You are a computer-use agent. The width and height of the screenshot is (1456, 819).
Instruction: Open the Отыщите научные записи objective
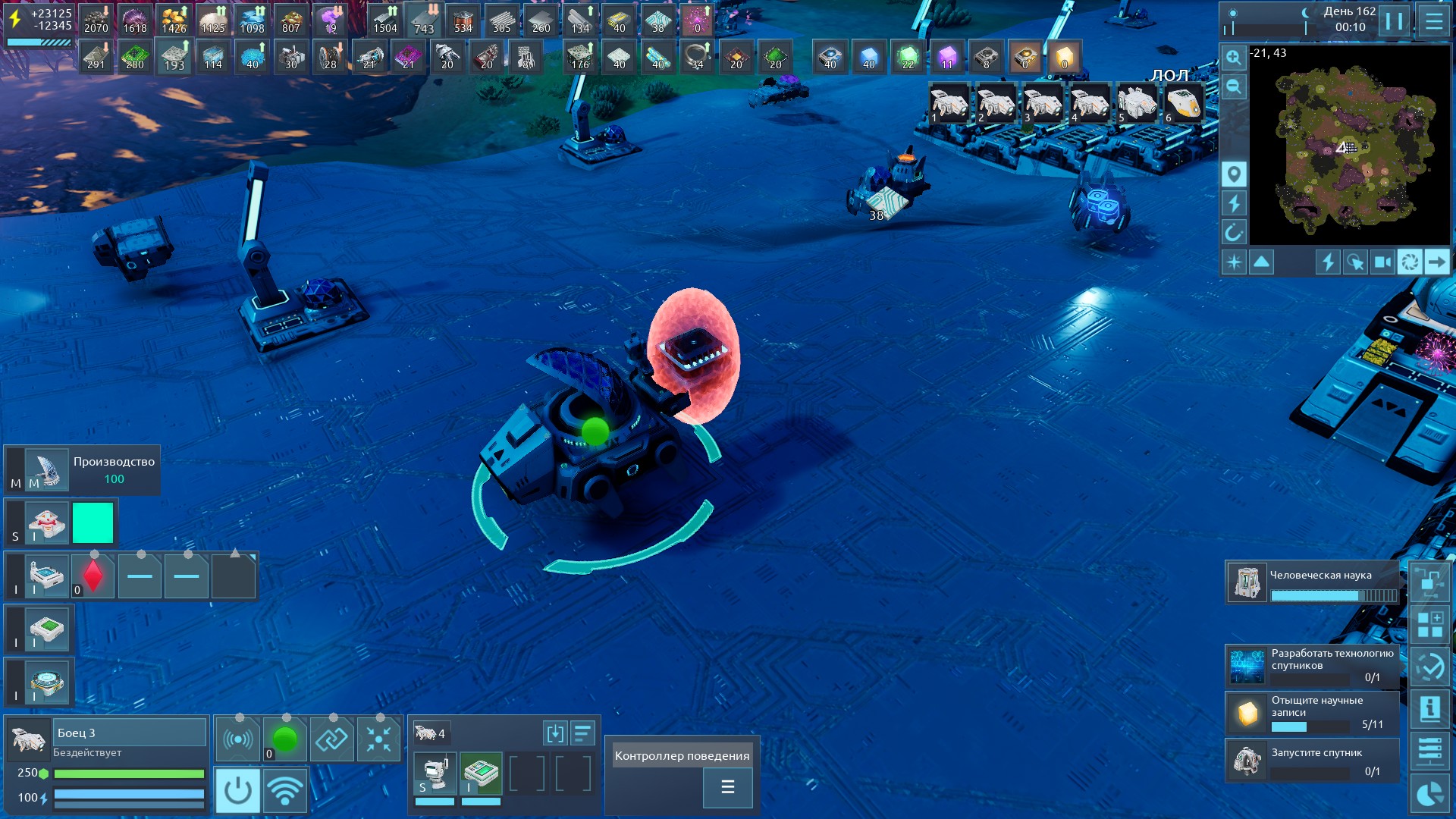pyautogui.click(x=1312, y=713)
